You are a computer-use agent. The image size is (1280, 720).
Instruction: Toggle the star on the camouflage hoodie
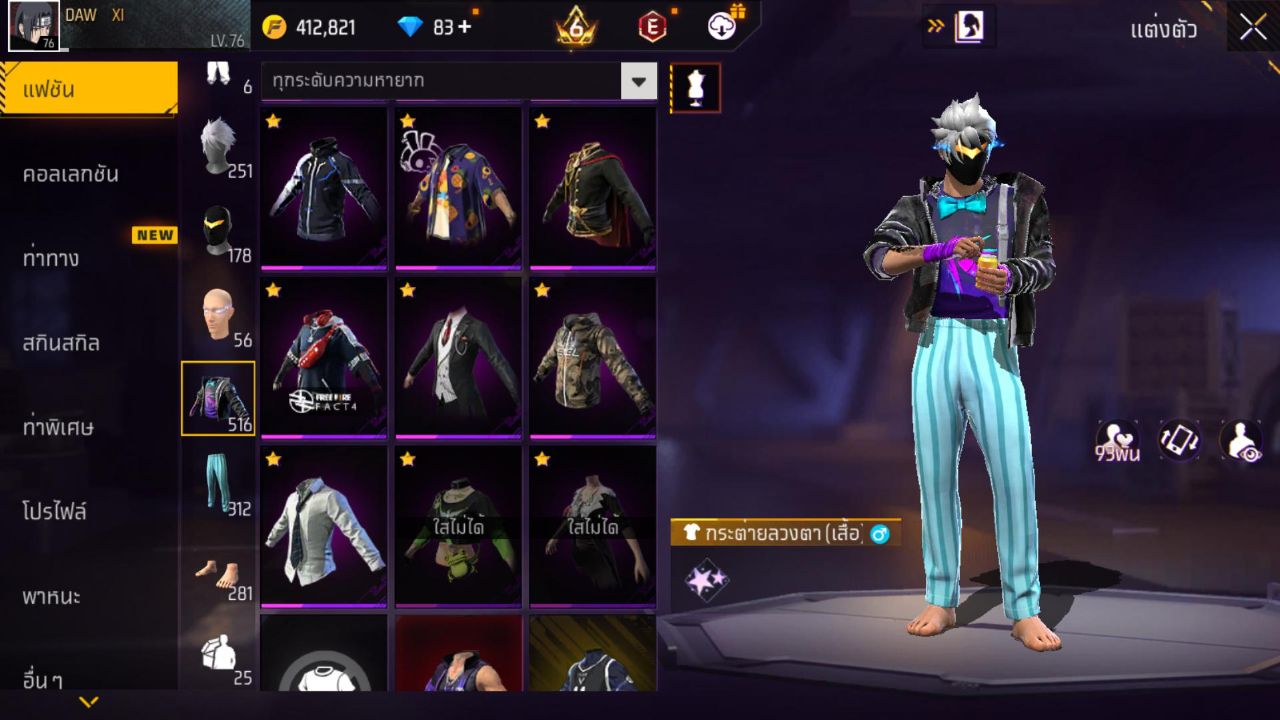[543, 290]
